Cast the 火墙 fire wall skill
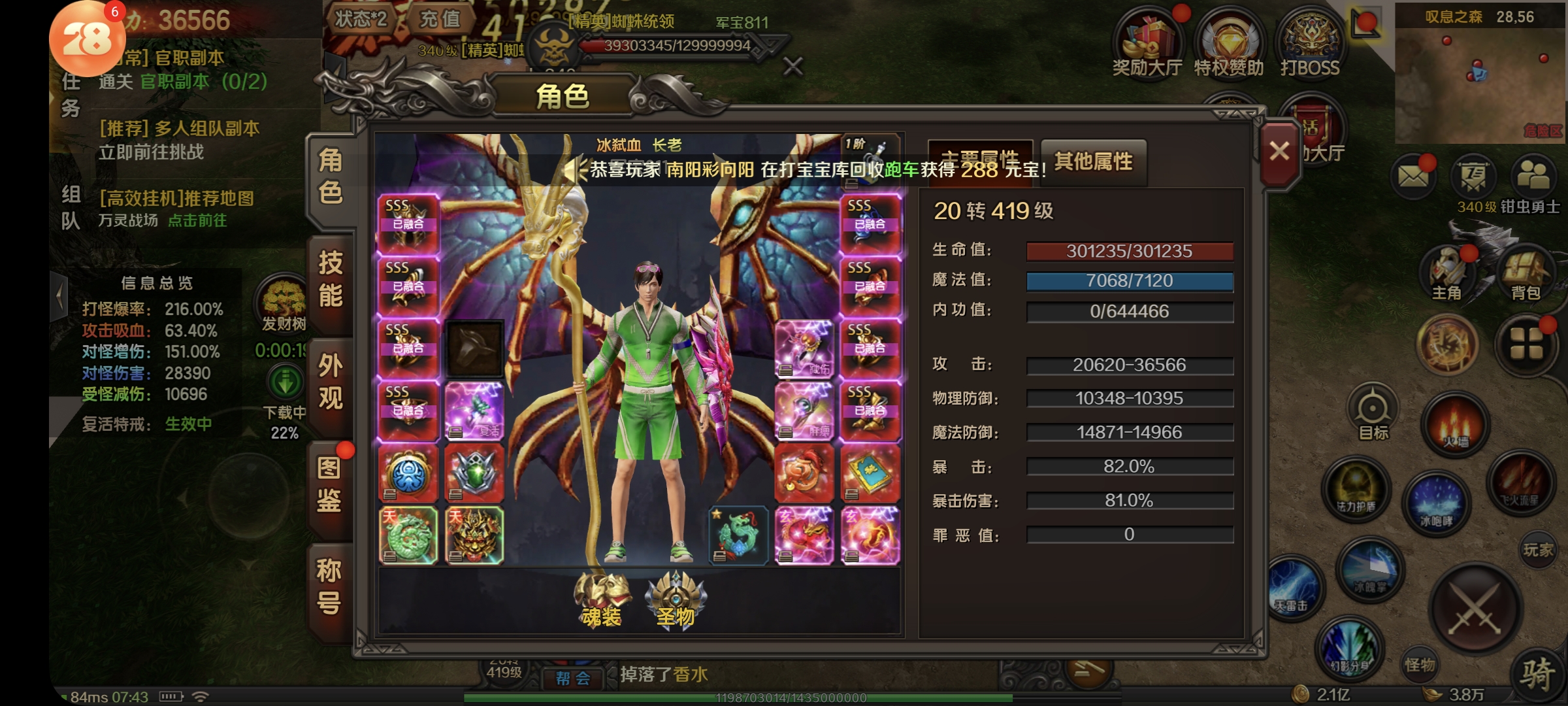The width and height of the screenshot is (1568, 706). (1456, 425)
